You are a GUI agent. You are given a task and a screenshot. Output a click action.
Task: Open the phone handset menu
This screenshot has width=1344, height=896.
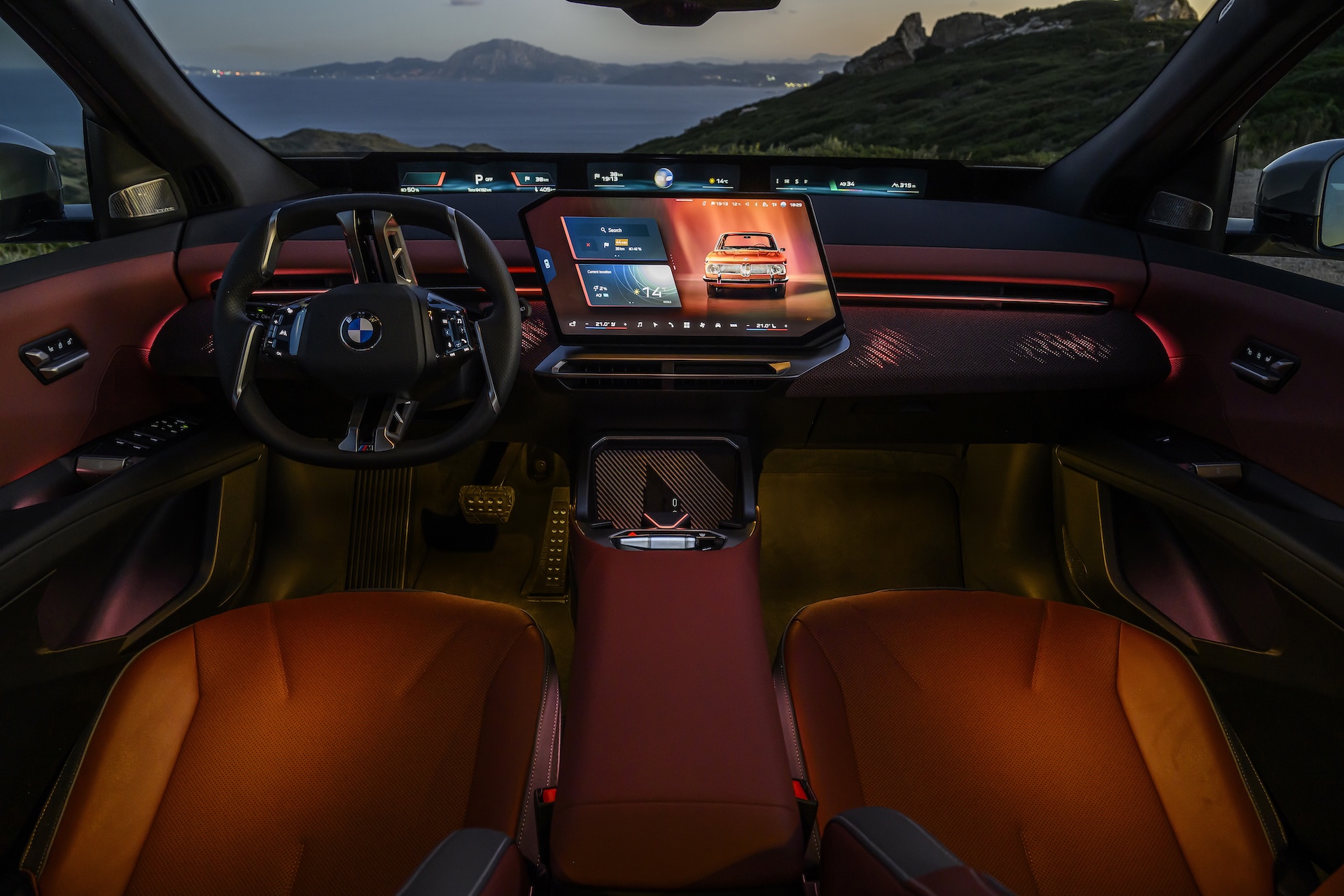tap(671, 325)
